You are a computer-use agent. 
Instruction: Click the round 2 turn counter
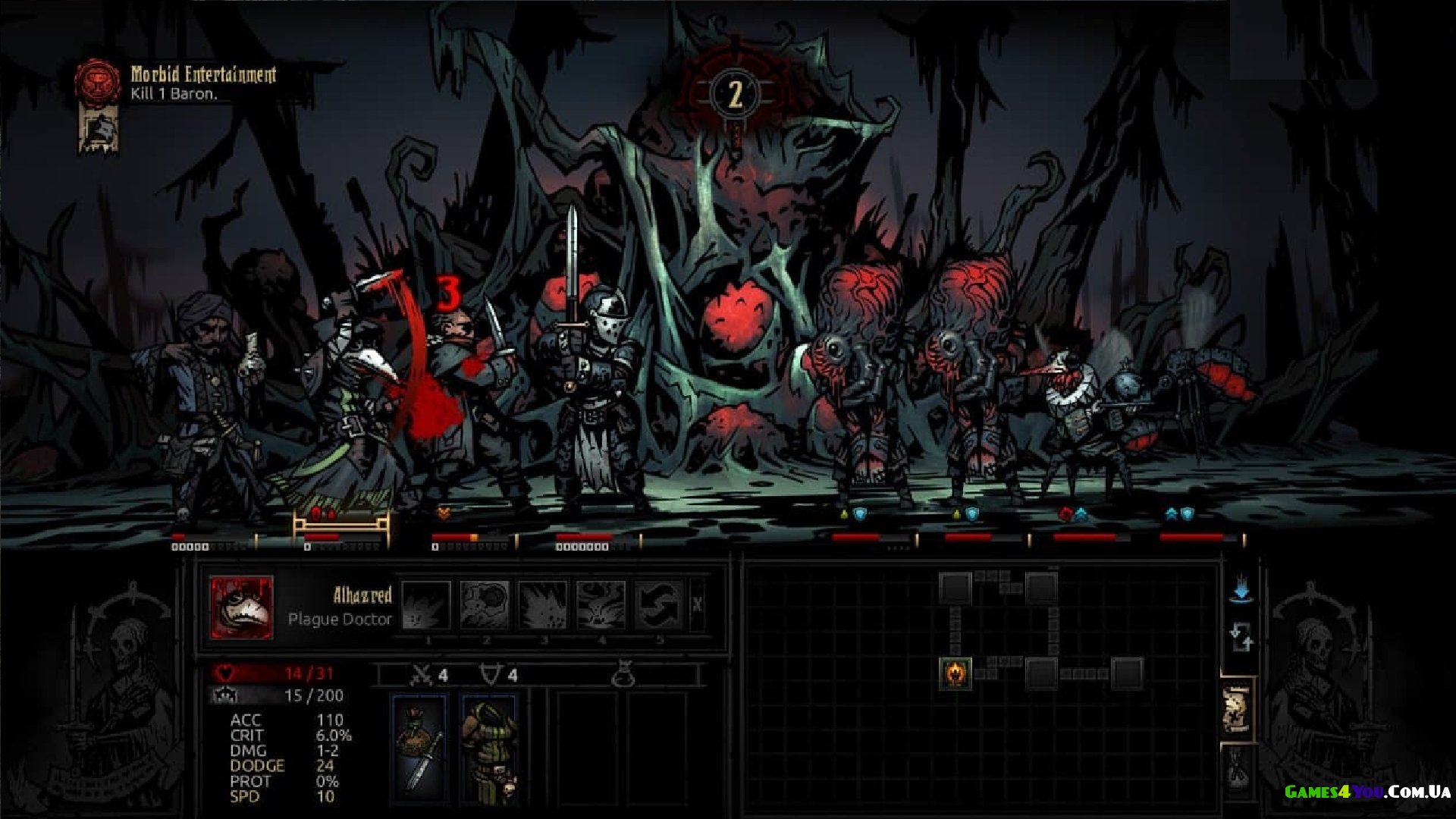735,95
